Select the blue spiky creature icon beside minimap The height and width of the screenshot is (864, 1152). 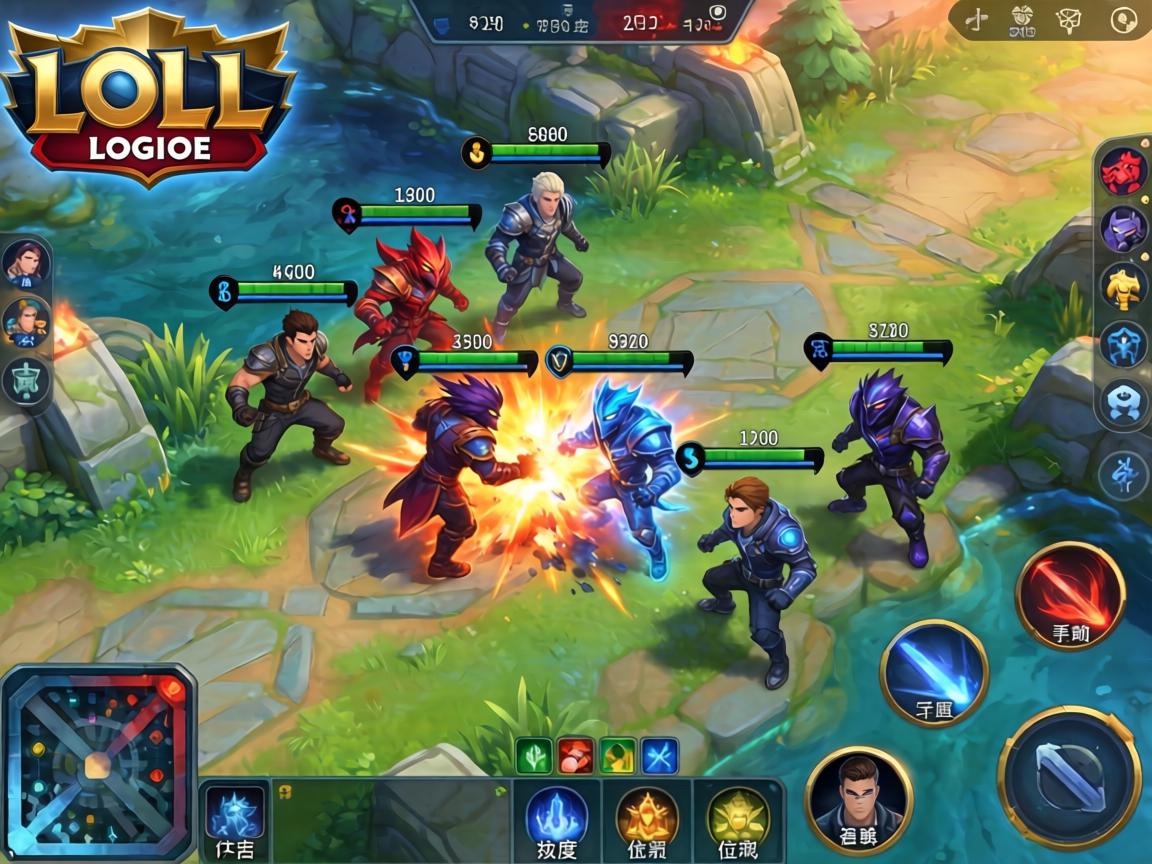(x=236, y=814)
